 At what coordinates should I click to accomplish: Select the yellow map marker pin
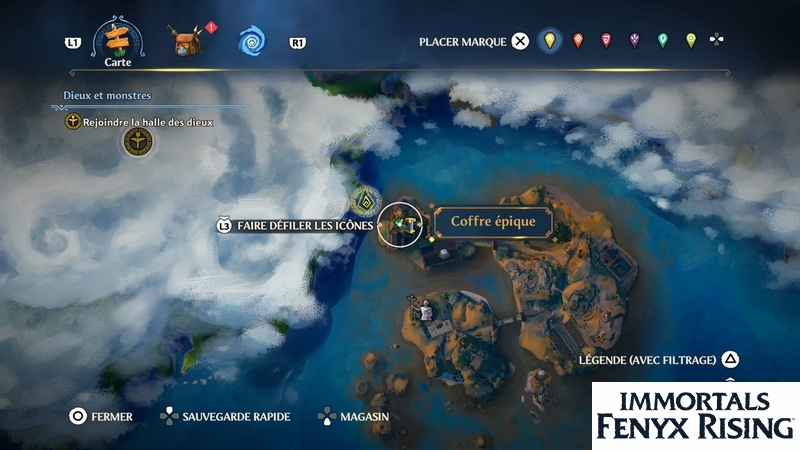pyautogui.click(x=548, y=41)
